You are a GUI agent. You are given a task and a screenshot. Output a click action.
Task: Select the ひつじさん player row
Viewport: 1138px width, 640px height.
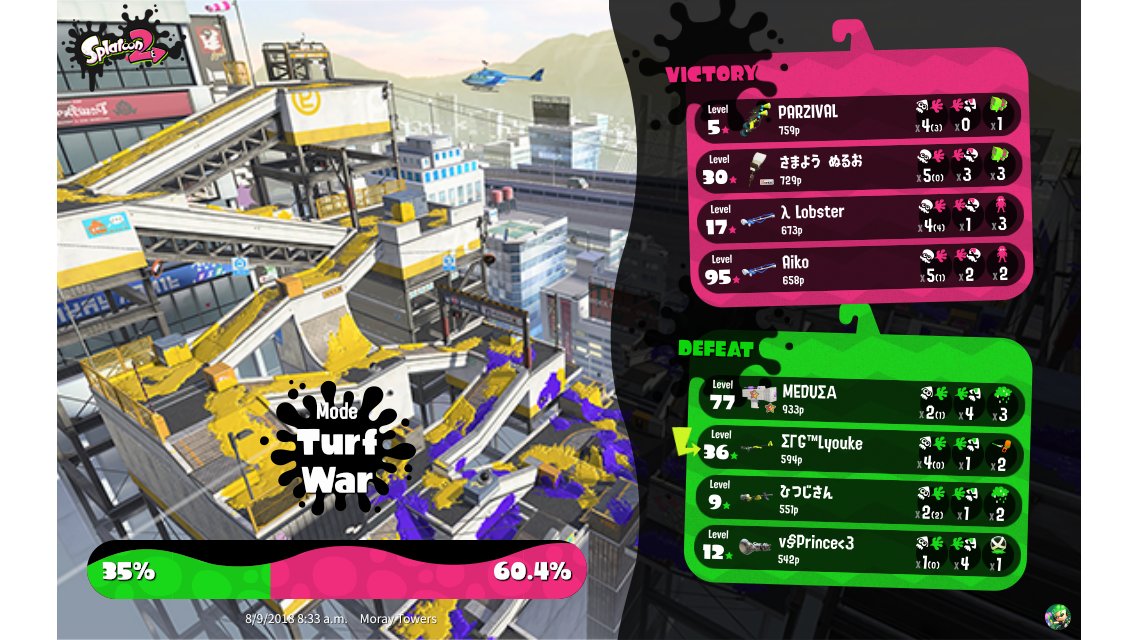coord(858,500)
